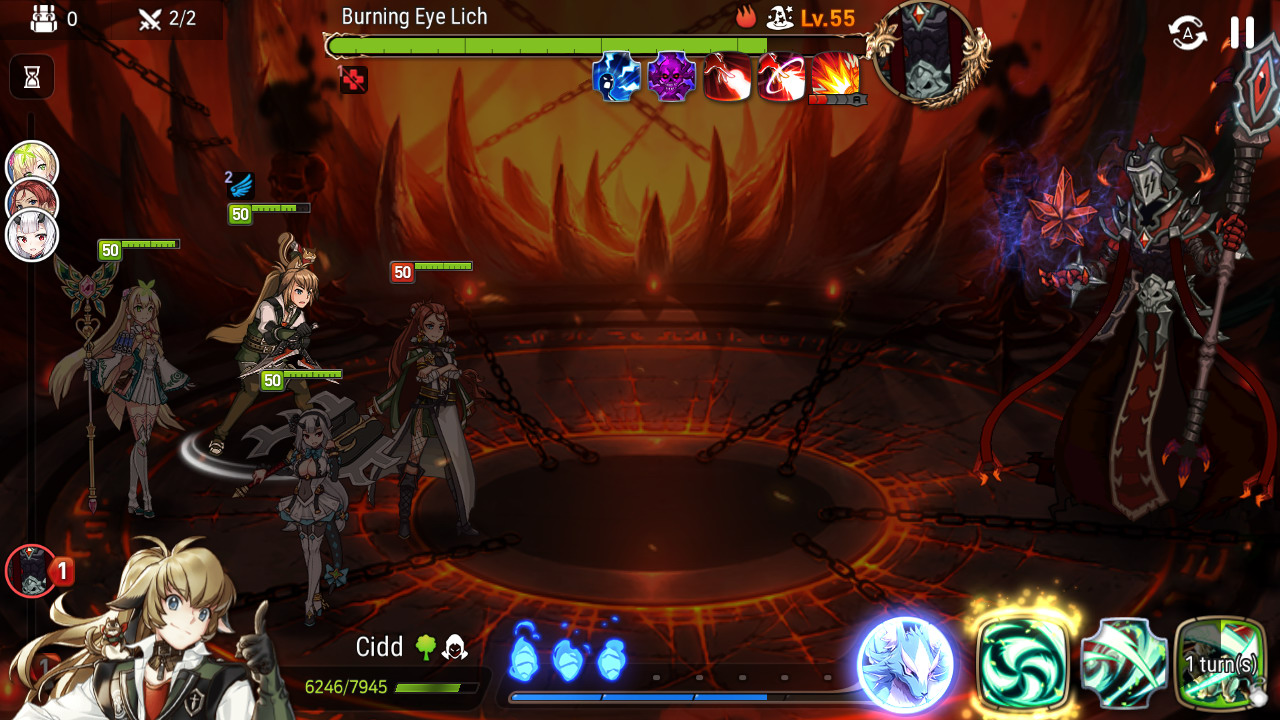Check the boss's blue lightning buff icon

pos(616,78)
